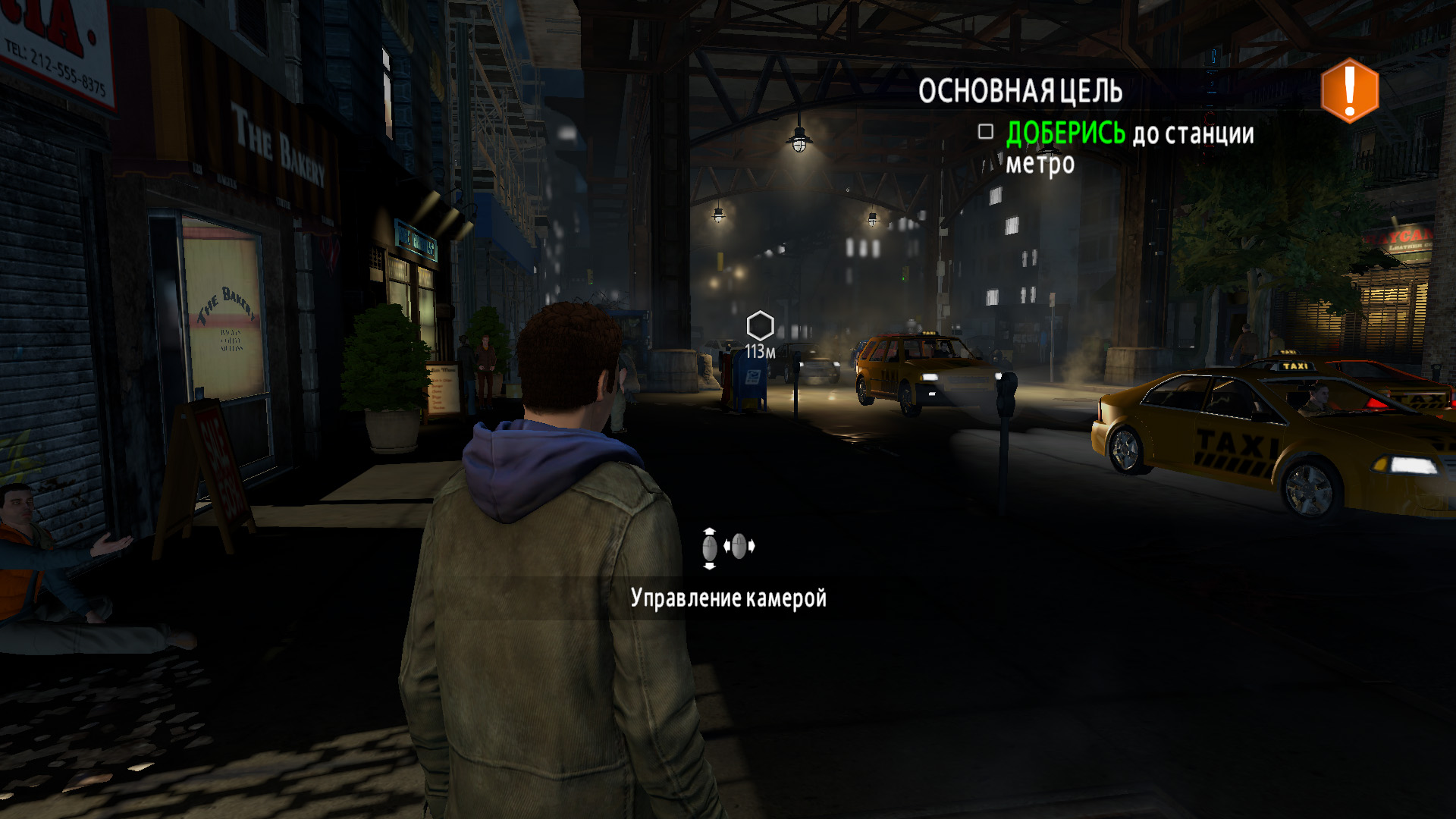Select the hexagonal objective waypoint marker

point(759,327)
